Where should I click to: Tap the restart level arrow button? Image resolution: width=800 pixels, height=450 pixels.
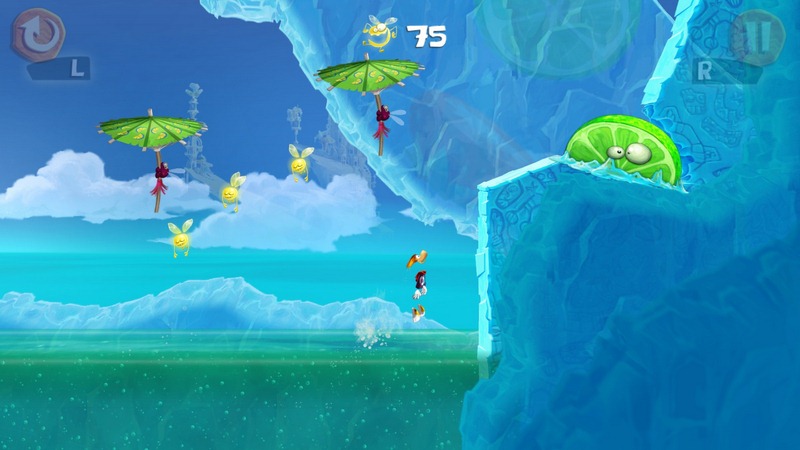coord(38,33)
